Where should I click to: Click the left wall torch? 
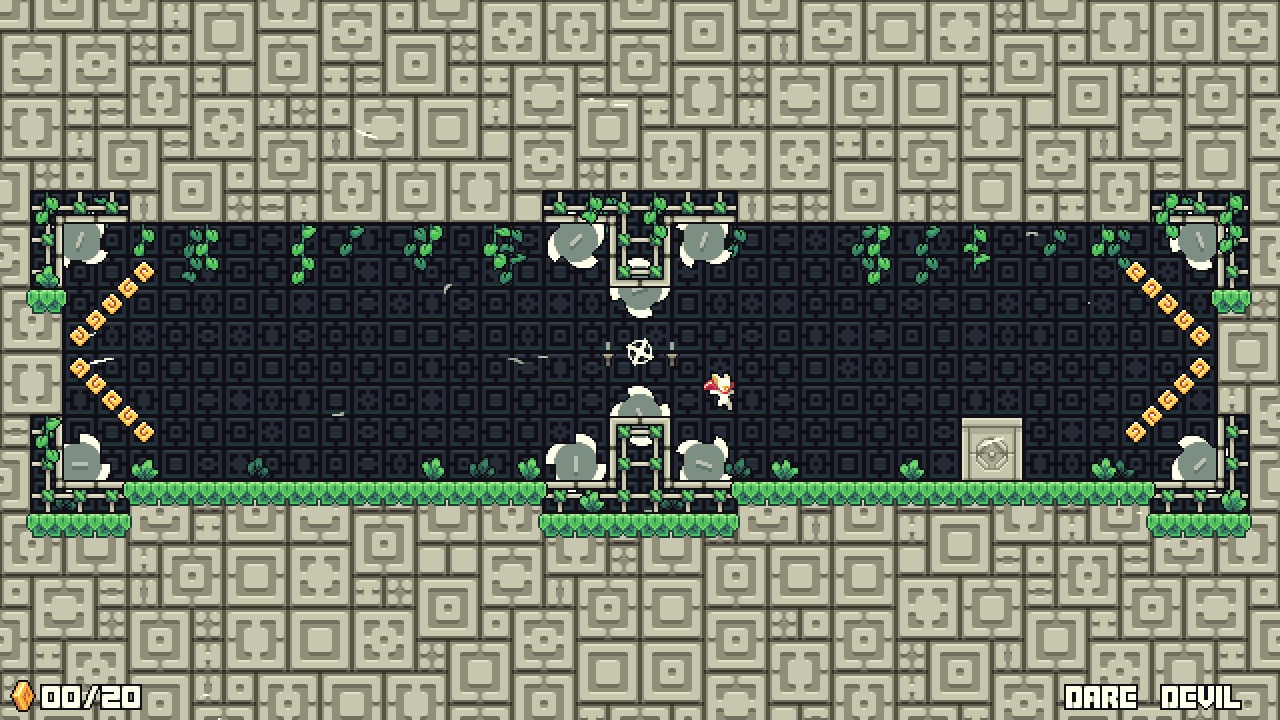(609, 352)
